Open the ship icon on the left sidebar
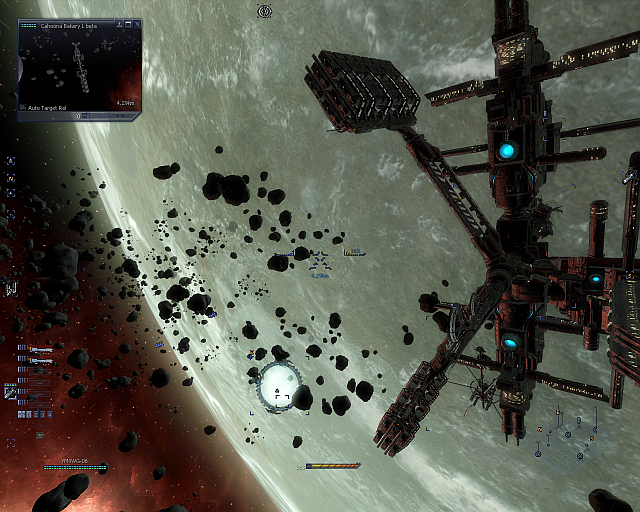The width and height of the screenshot is (640, 512). coord(11,288)
